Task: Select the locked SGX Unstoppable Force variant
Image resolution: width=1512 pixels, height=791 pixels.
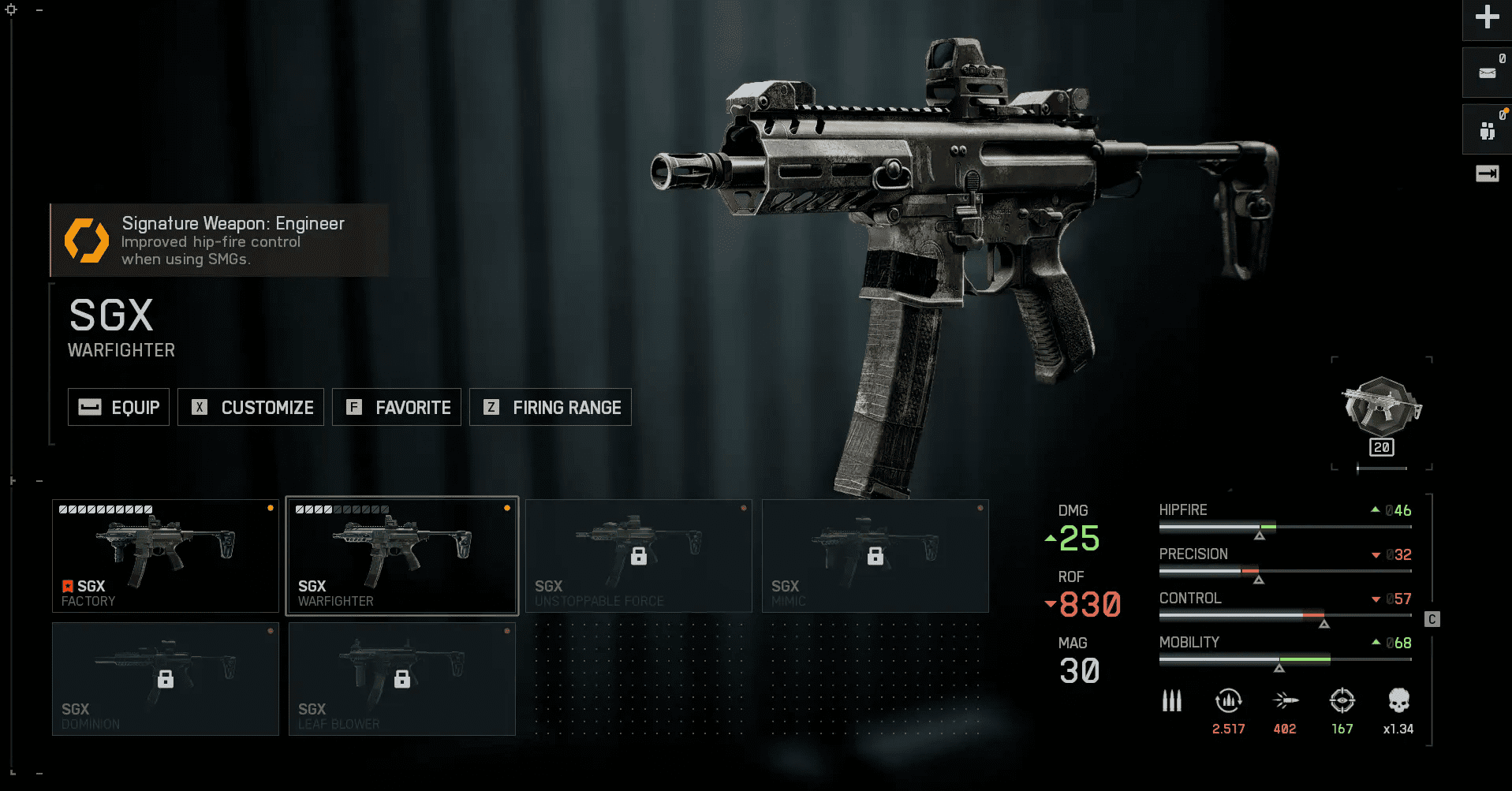Action: coord(639,556)
